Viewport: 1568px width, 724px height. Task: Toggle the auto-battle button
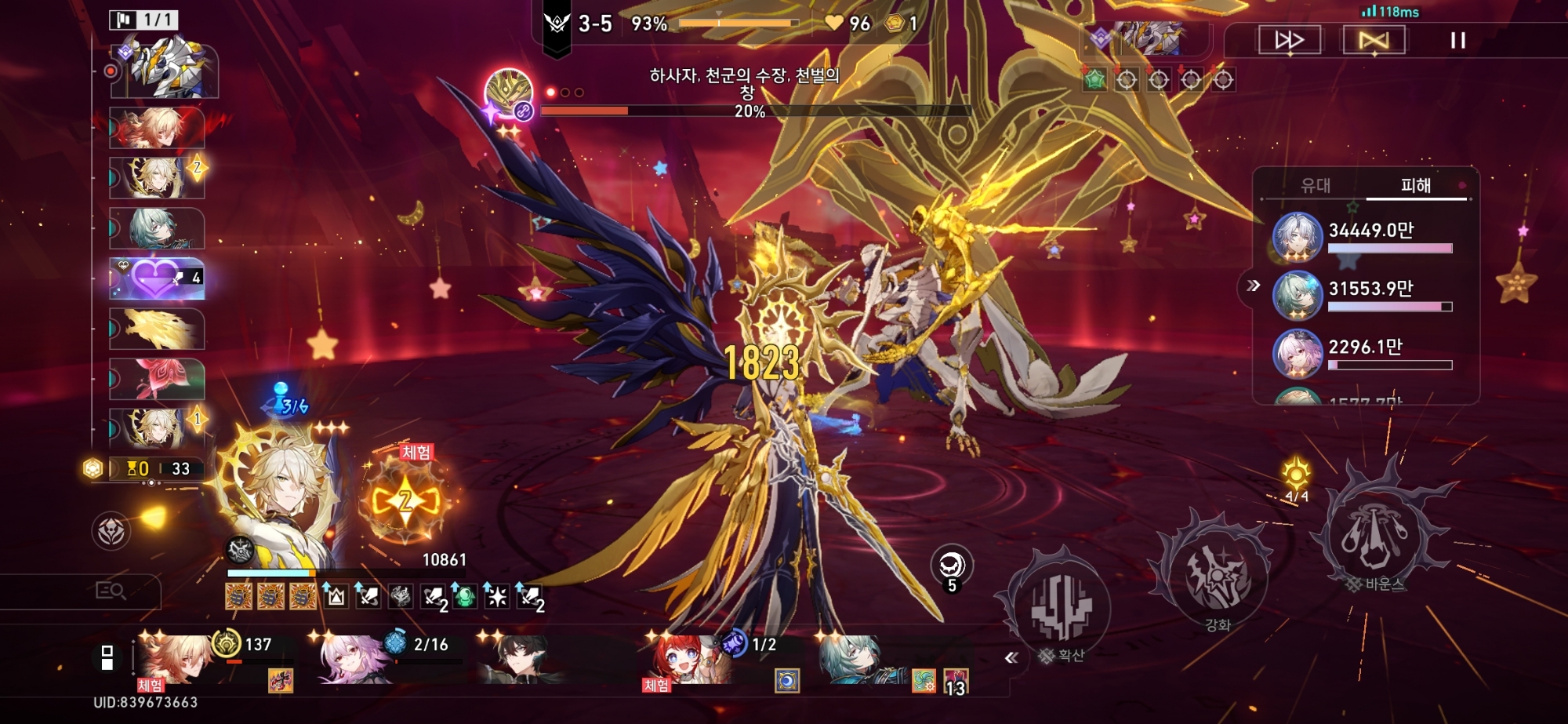pyautogui.click(x=1374, y=40)
